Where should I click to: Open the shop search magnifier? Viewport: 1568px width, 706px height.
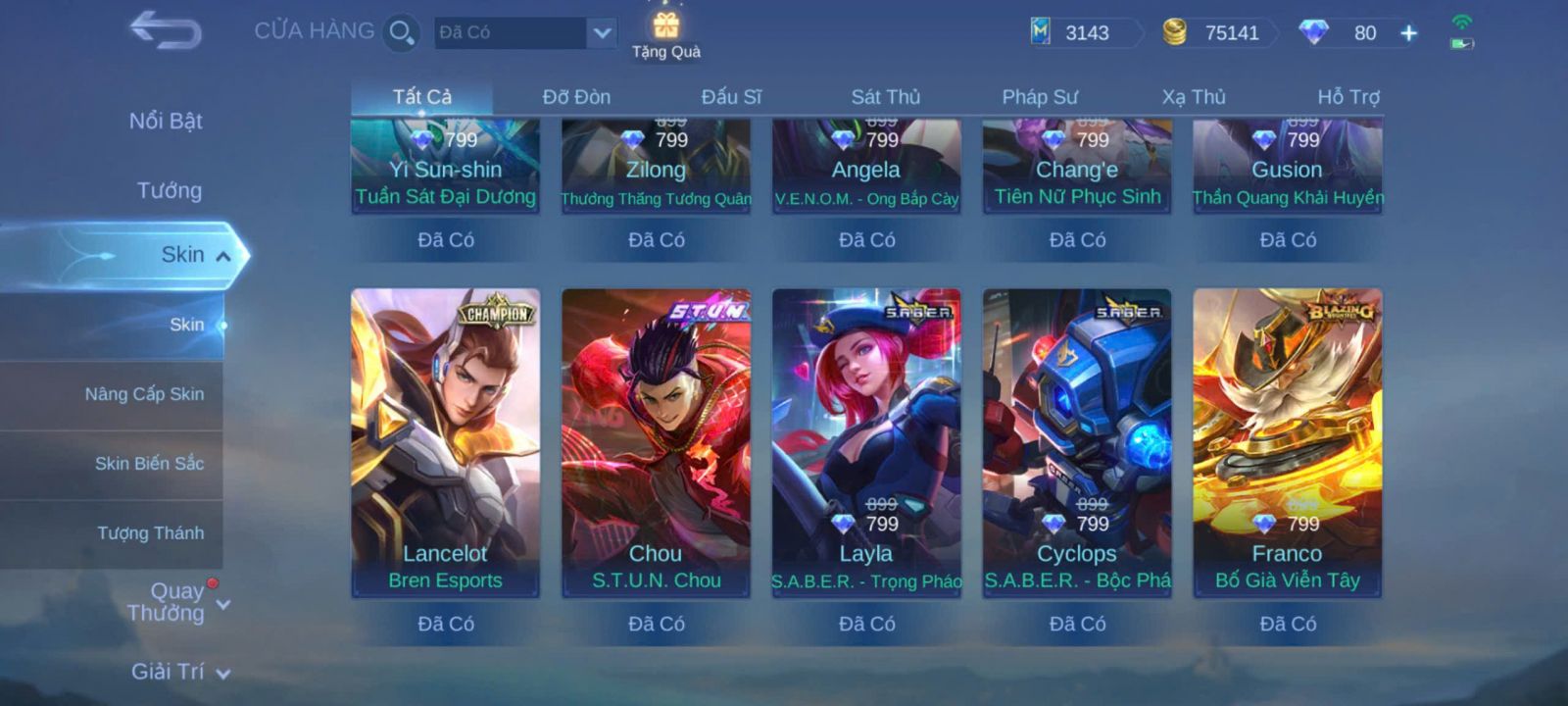401,32
